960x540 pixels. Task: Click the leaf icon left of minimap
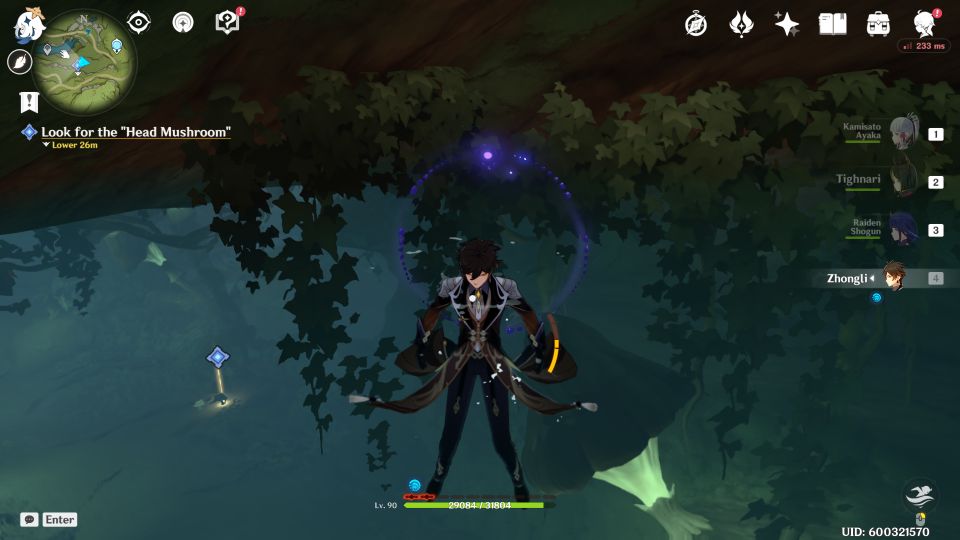point(19,62)
